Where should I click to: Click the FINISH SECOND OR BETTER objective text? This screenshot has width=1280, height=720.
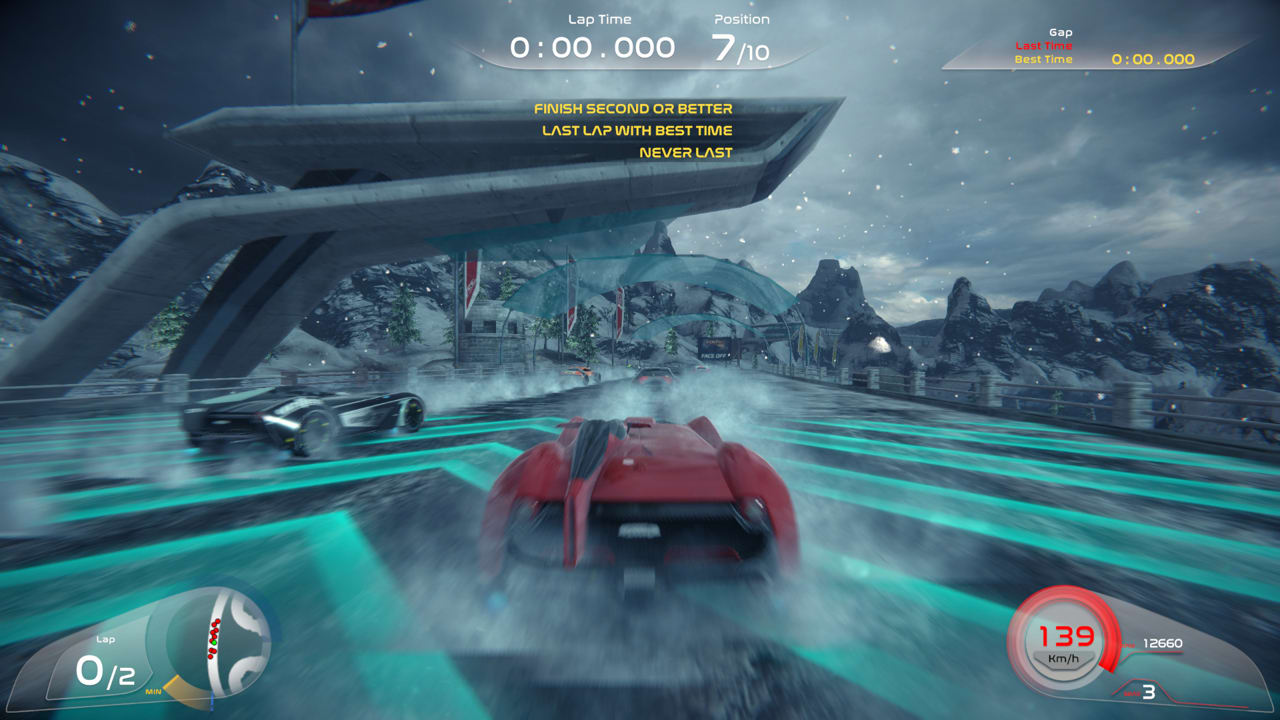(x=635, y=108)
